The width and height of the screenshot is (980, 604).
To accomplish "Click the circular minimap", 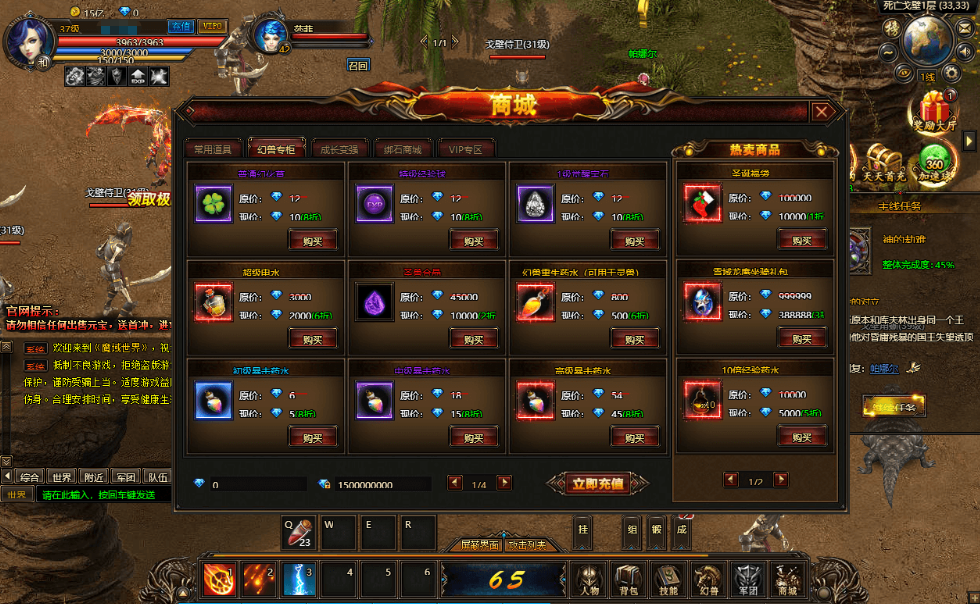I will [x=927, y=40].
